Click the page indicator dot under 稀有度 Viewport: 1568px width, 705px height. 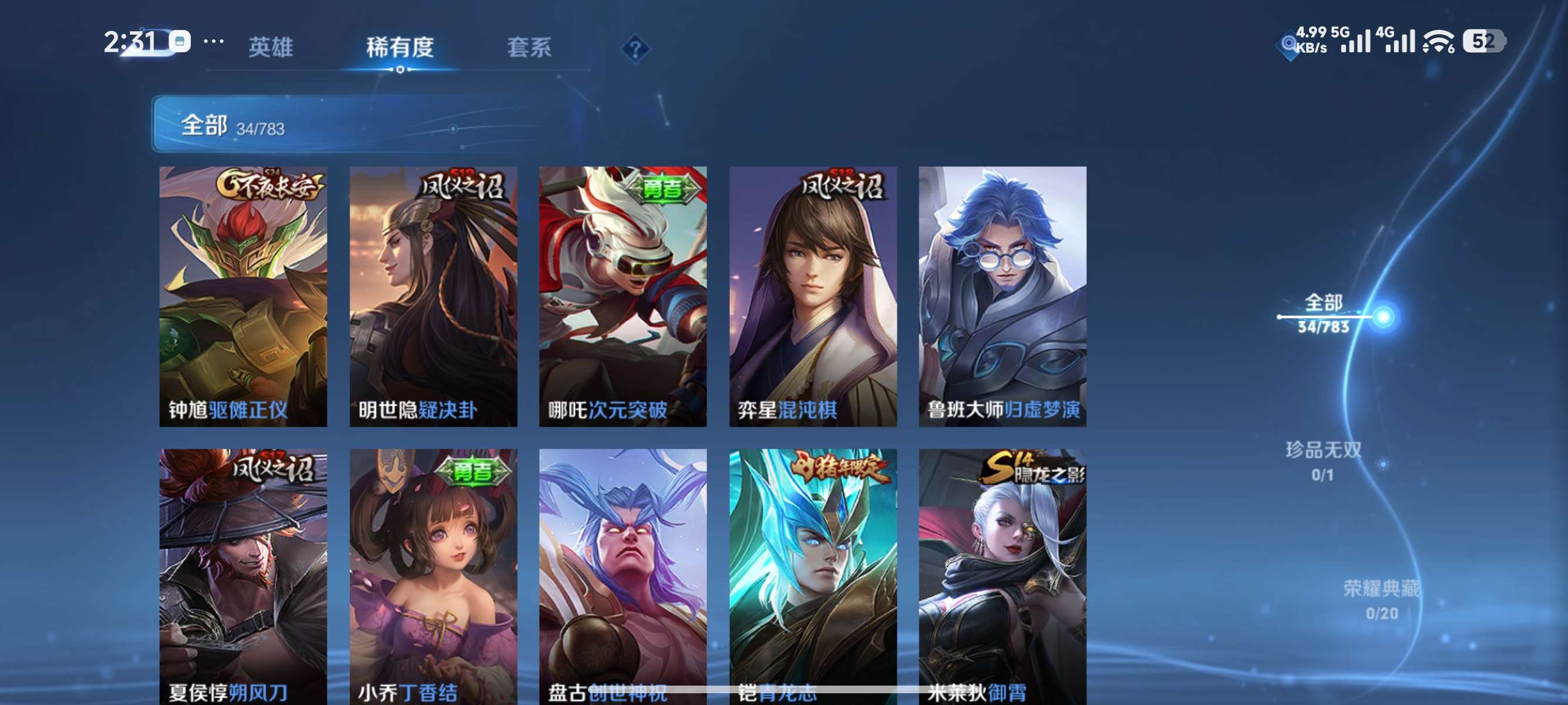(x=400, y=69)
